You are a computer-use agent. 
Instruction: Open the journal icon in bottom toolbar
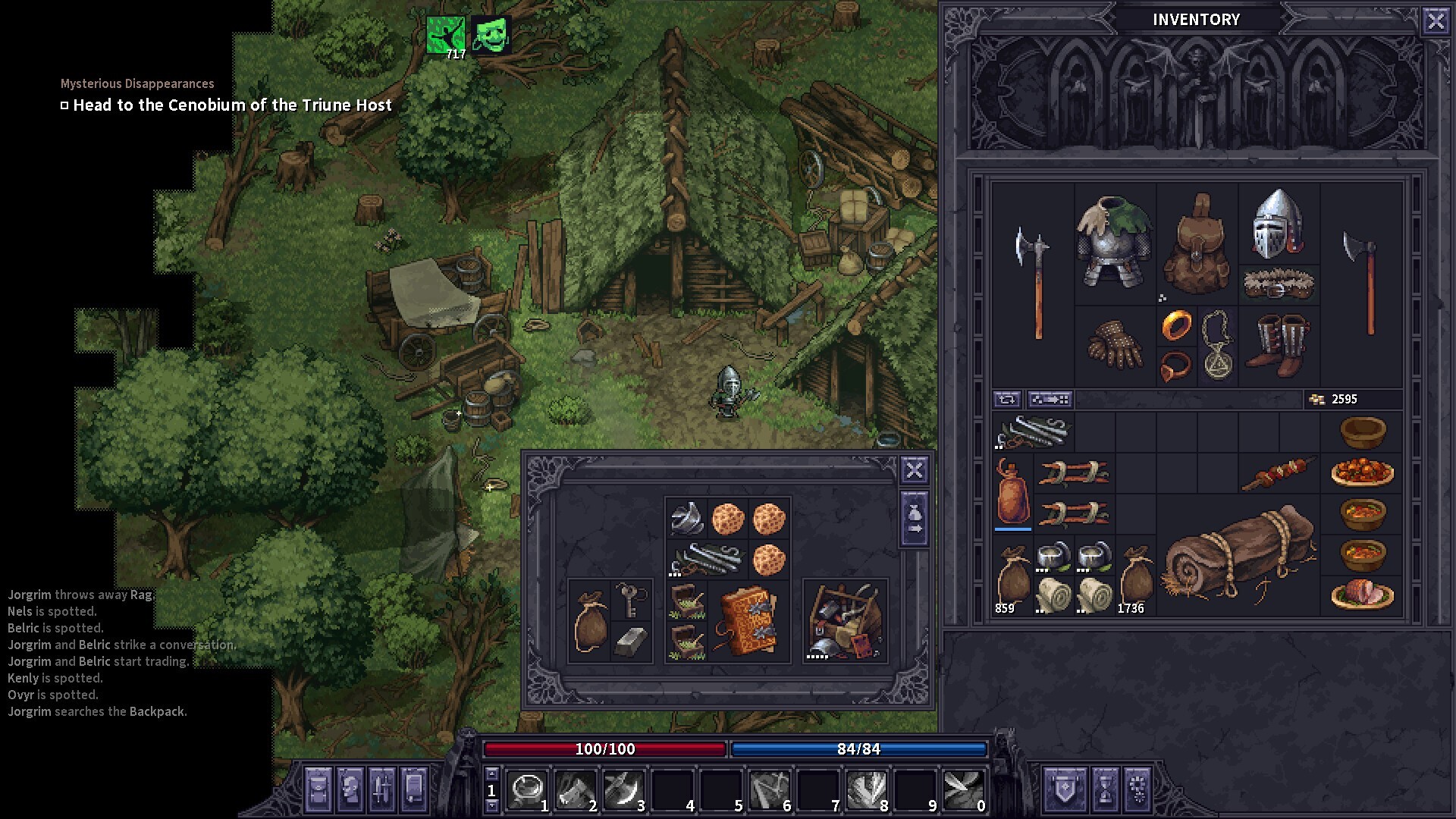click(x=413, y=789)
